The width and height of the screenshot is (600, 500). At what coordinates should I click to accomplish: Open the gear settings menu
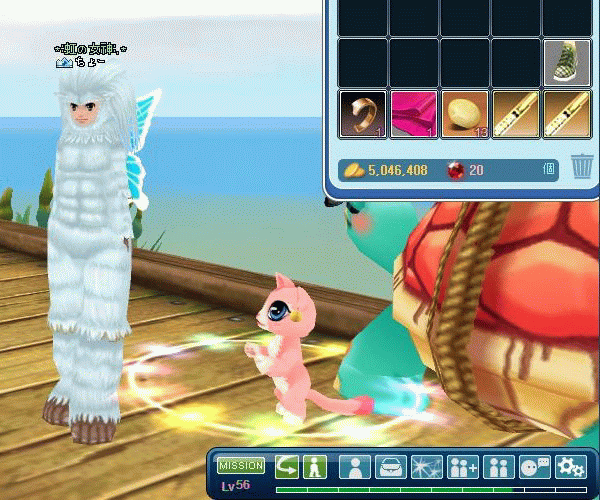[x=571, y=467]
